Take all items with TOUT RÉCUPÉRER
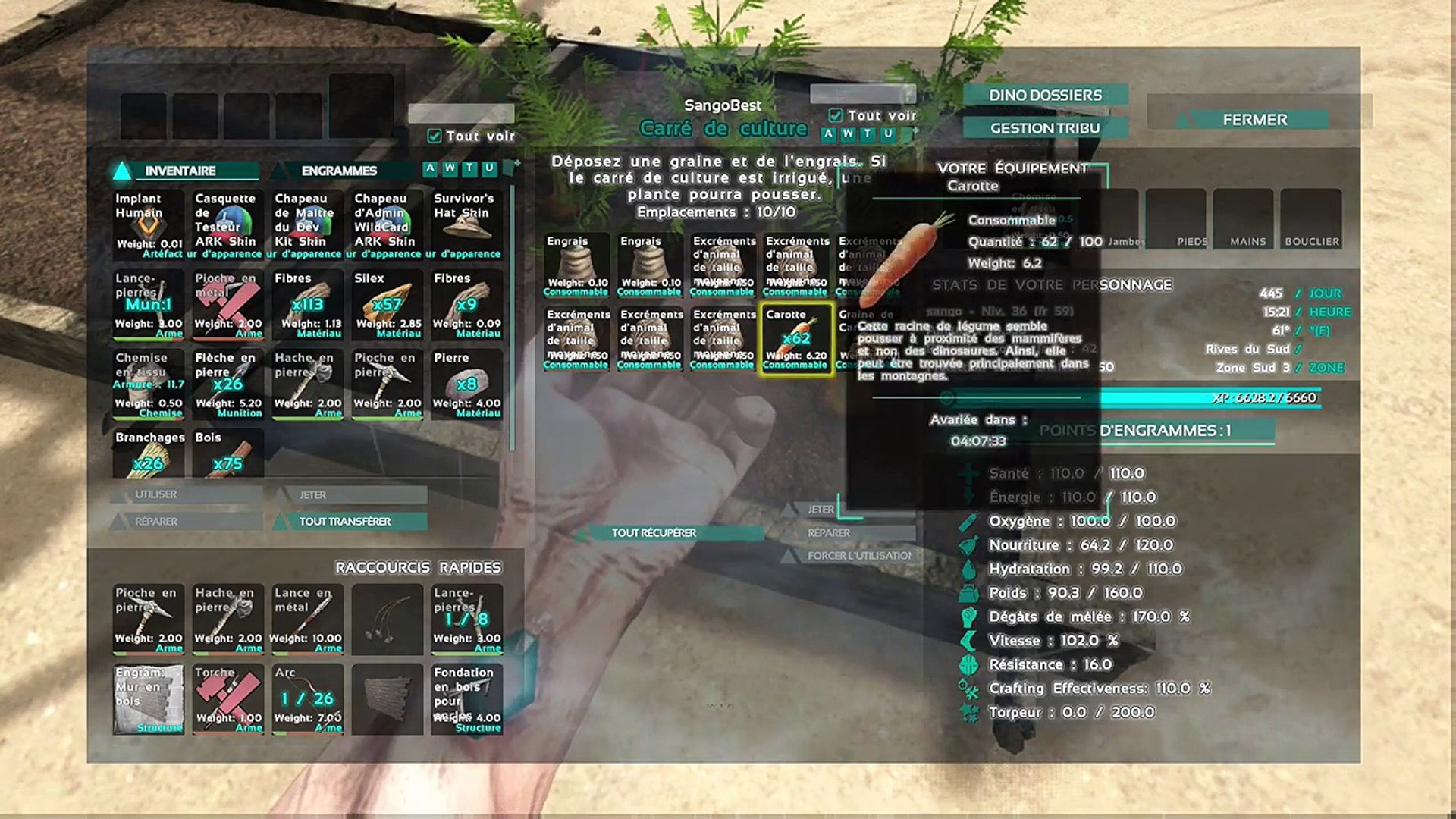1456x819 pixels. [x=654, y=533]
